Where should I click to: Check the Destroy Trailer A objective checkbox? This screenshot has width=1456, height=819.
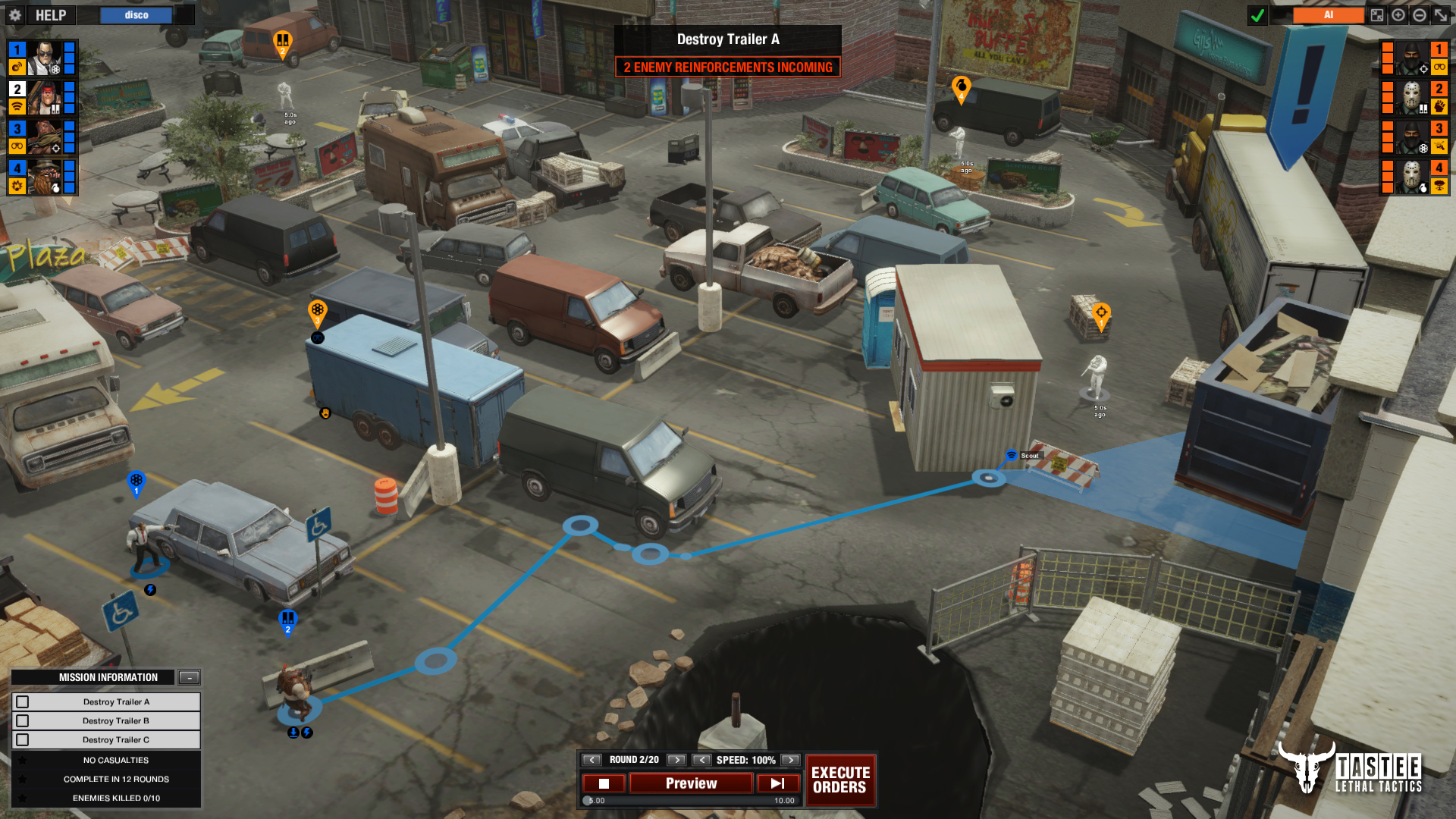pyautogui.click(x=21, y=701)
